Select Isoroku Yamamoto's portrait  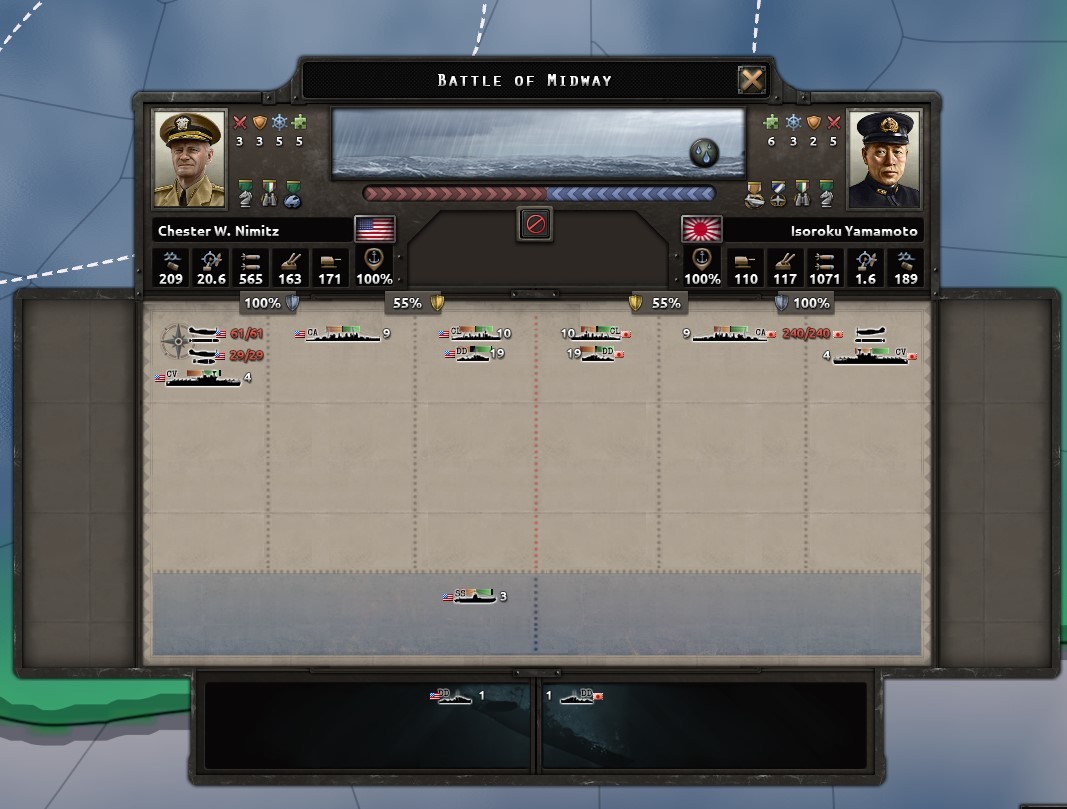(884, 159)
